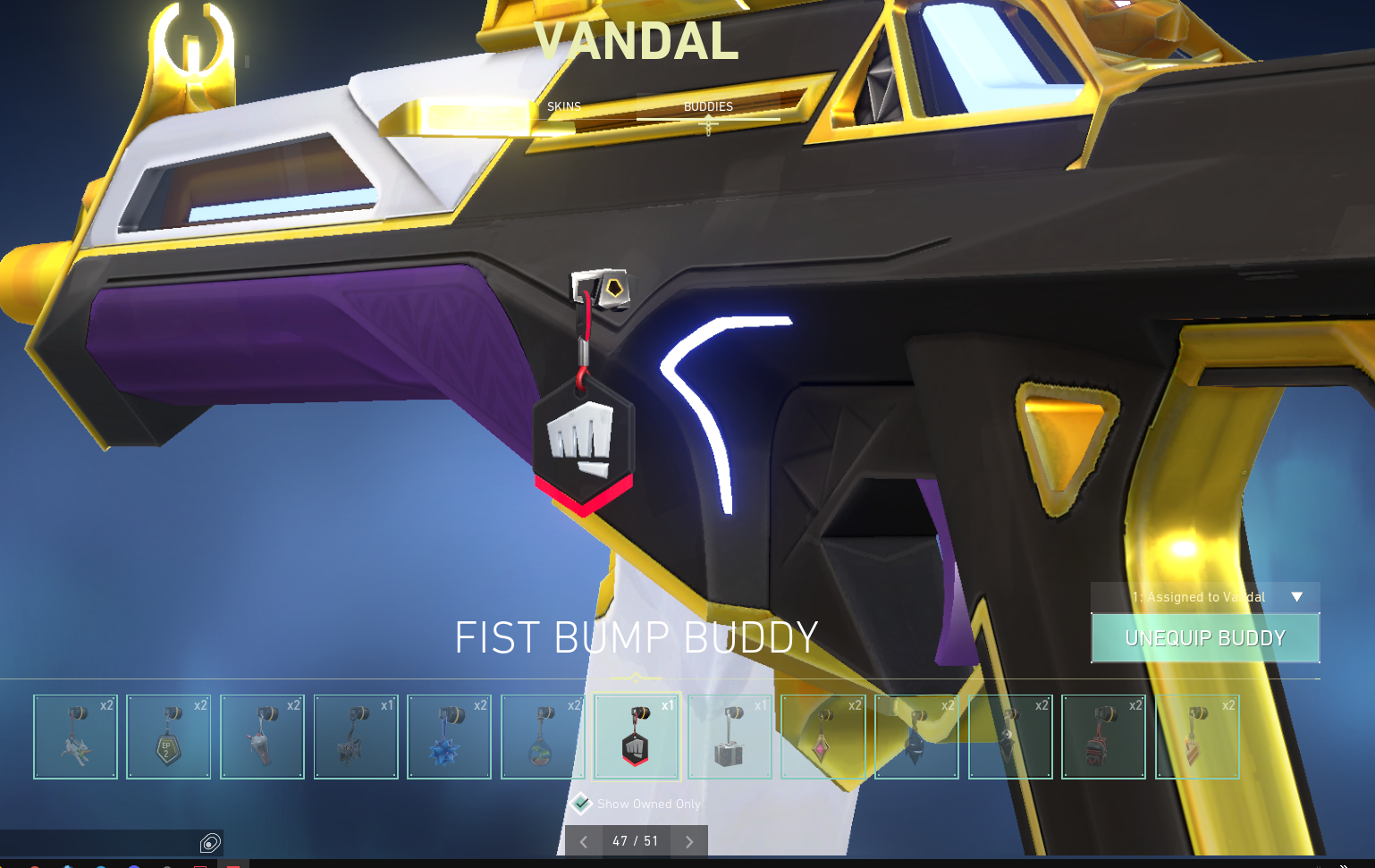
Task: Pick the cake slice buddy
Action: [1197, 737]
